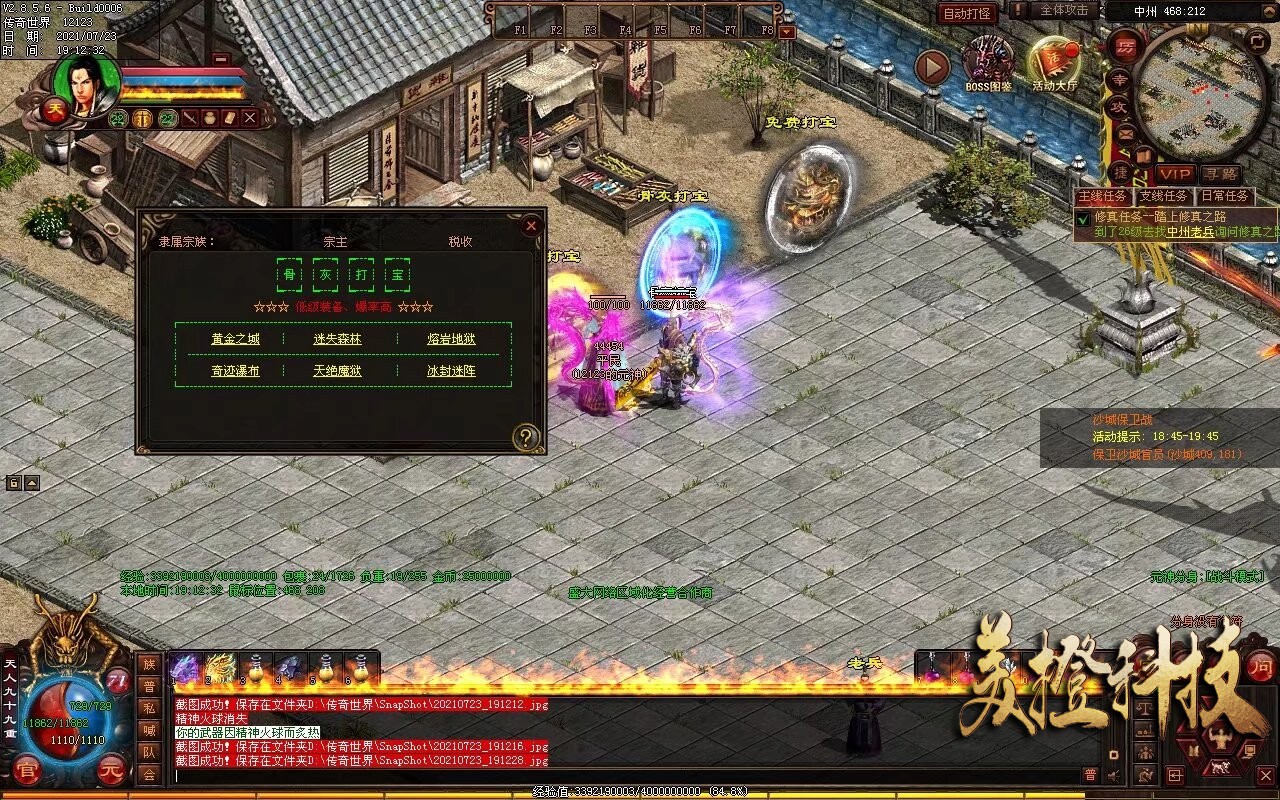This screenshot has width=1280, height=800.
Task: Click the mail envelope icon beside the minimap
Action: (1124, 134)
